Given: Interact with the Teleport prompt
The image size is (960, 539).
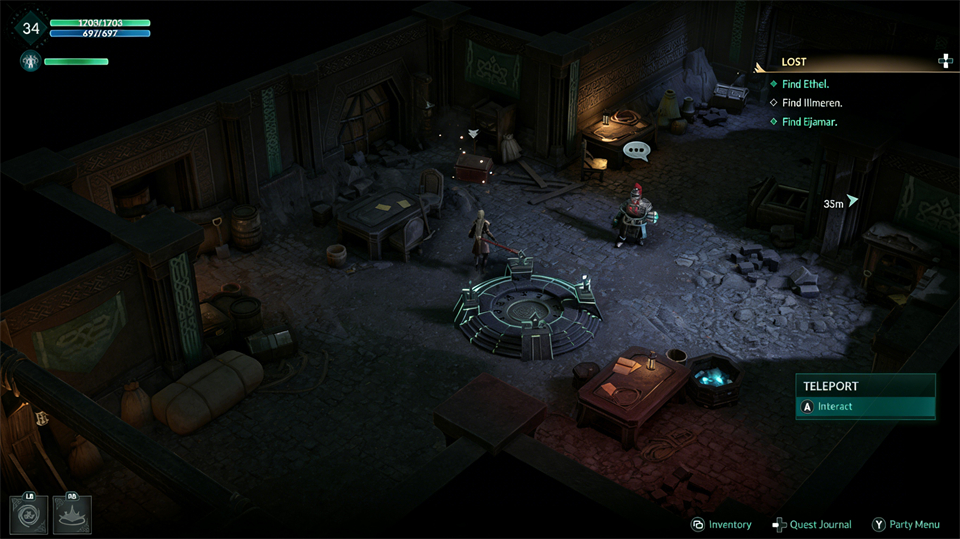Looking at the screenshot, I should pos(866,407).
